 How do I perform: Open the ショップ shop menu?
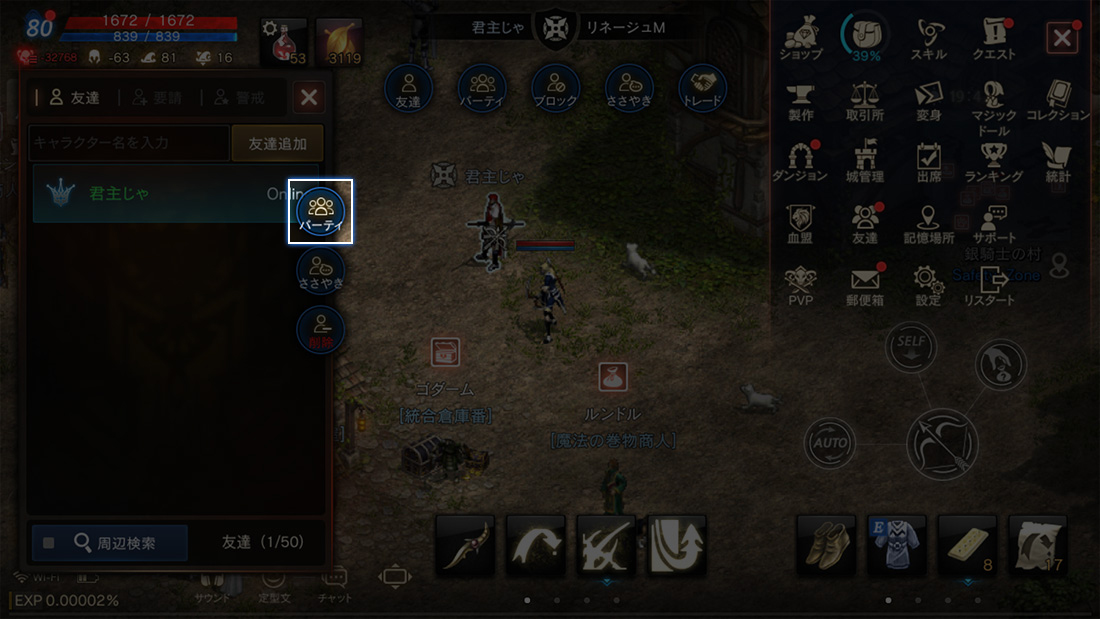pos(801,39)
